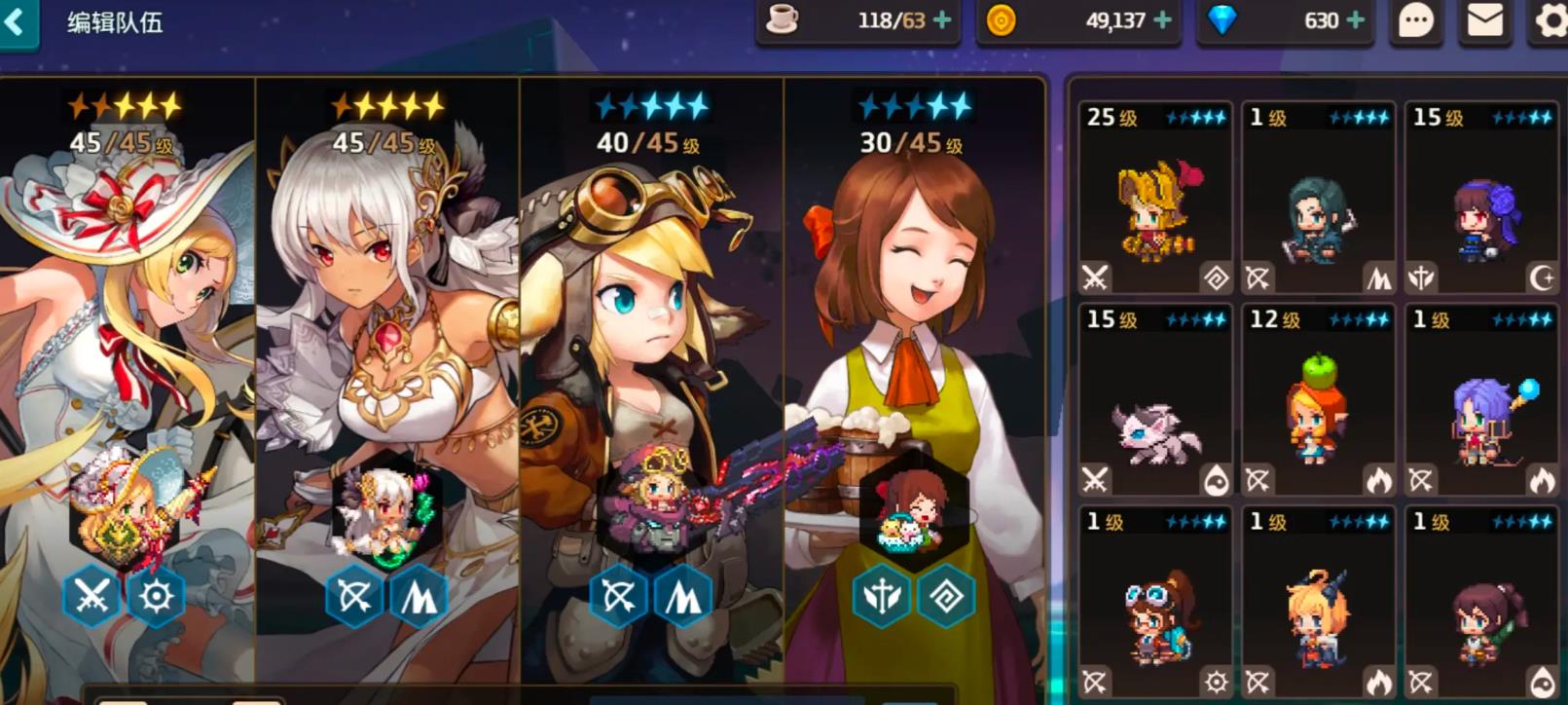Go back using the top-left arrow
Image resolution: width=1568 pixels, height=705 pixels.
tap(17, 21)
